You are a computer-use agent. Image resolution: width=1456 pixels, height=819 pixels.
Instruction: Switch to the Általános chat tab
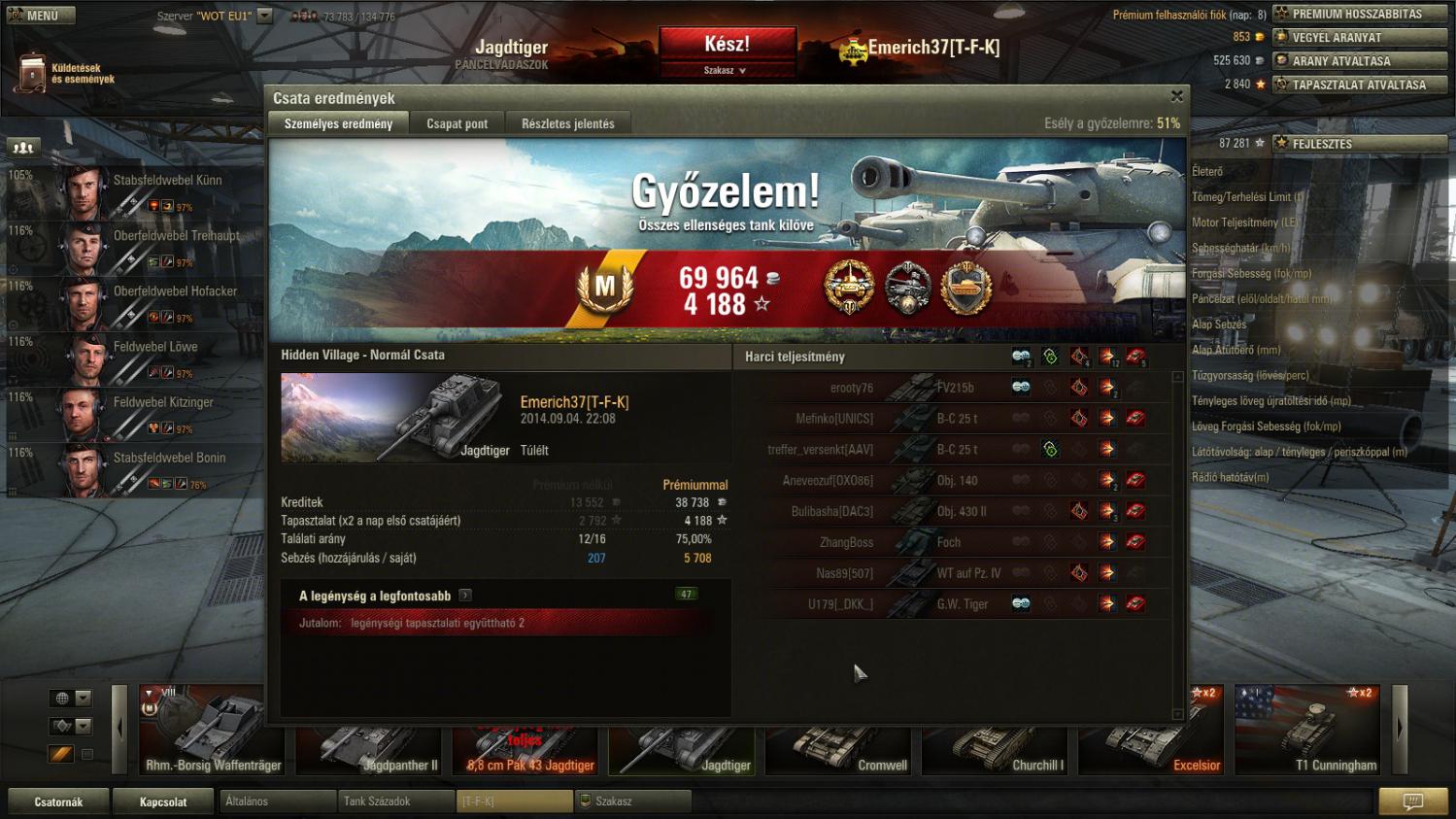[278, 802]
